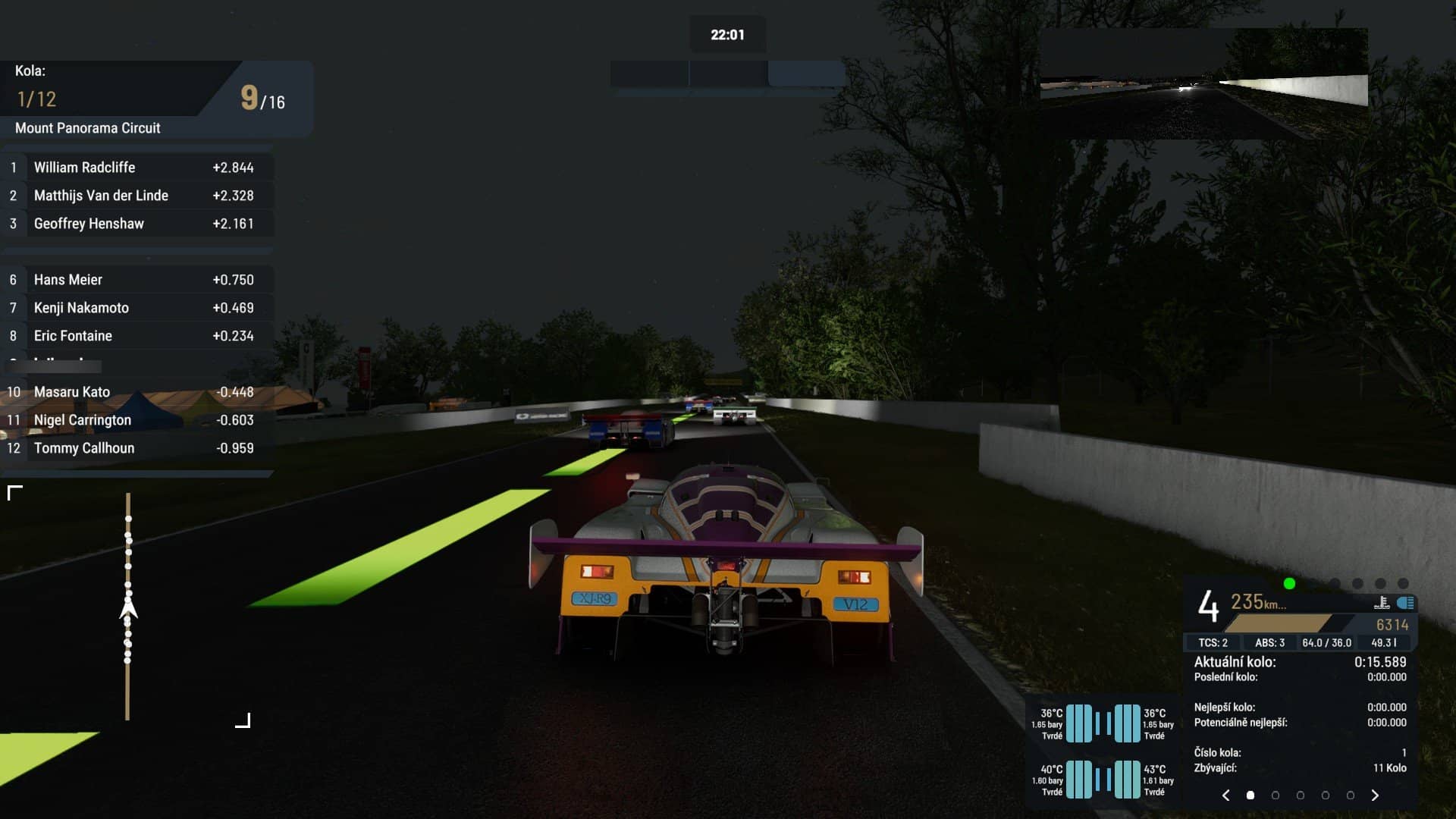Pick Eric Fontaine's standings row
The width and height of the screenshot is (1456, 819).
[136, 336]
